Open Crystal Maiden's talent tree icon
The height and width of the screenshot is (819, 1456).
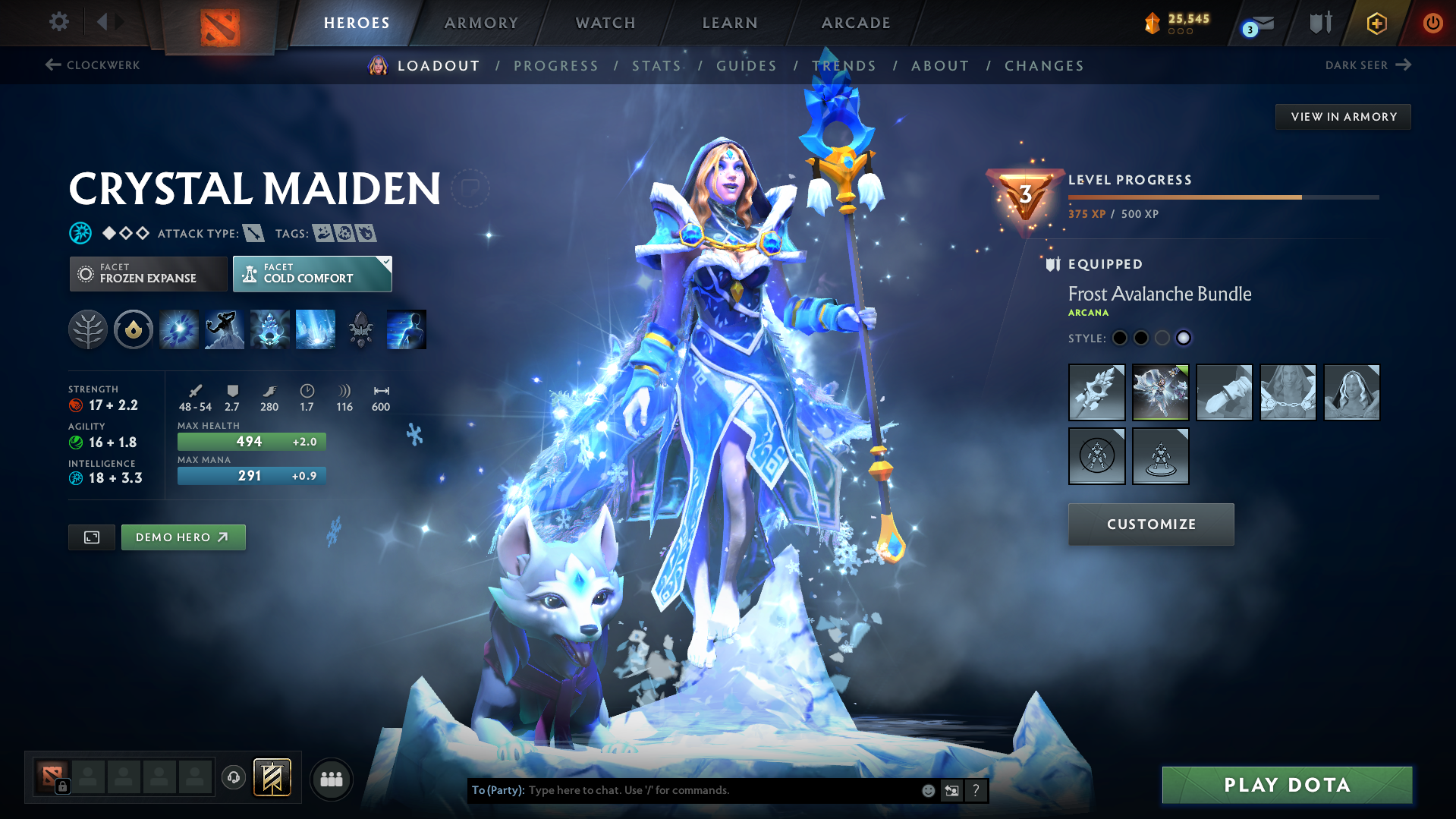pos(87,329)
